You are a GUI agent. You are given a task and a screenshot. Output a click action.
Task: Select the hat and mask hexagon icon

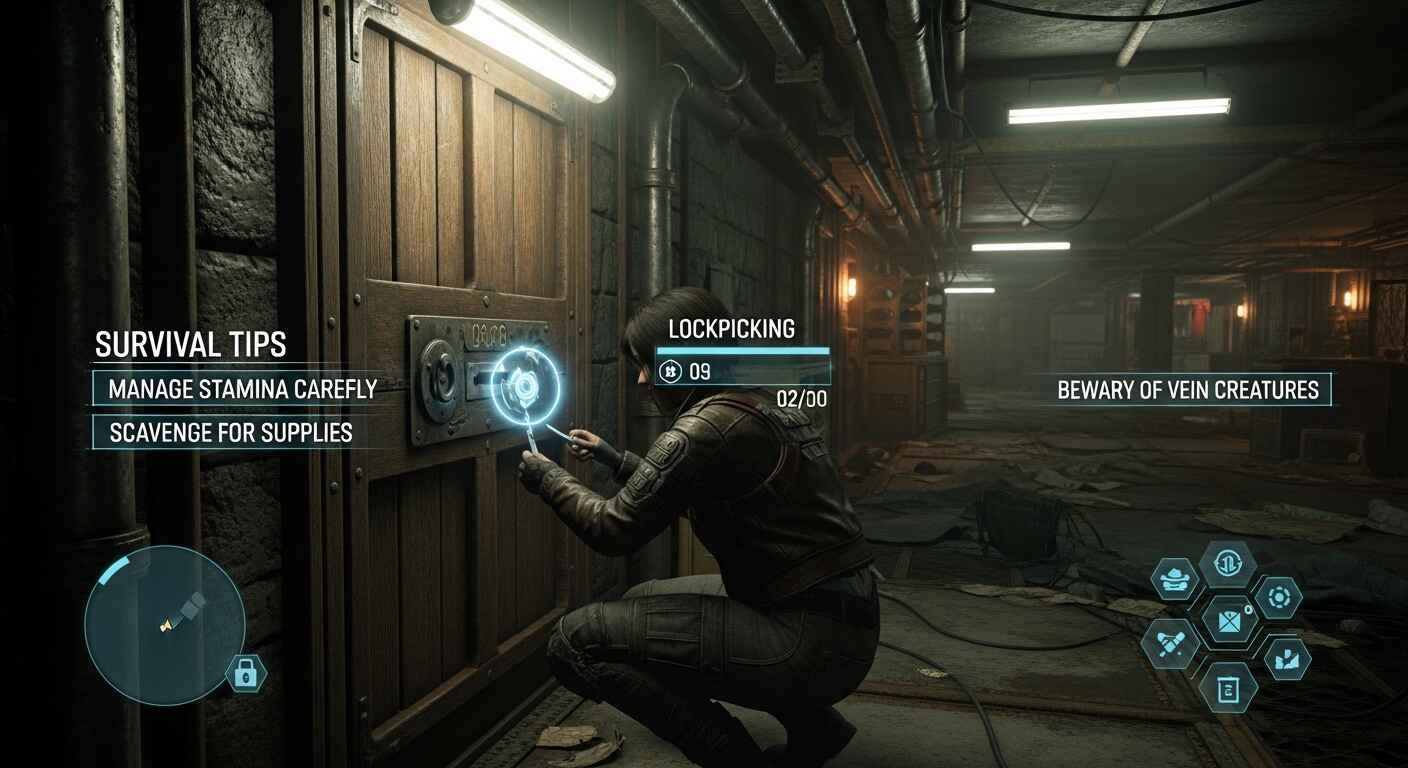click(x=1174, y=580)
